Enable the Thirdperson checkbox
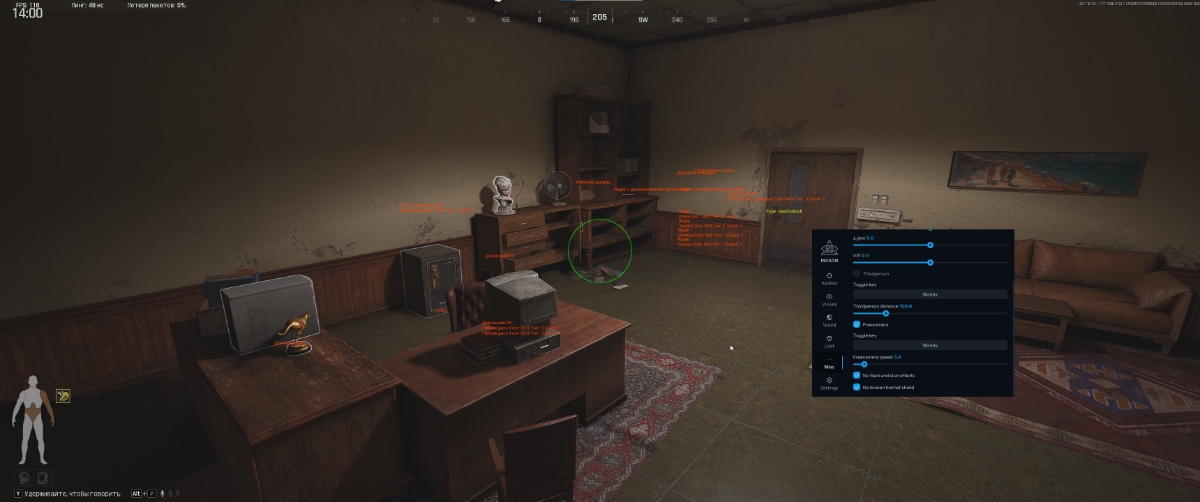This screenshot has height=502, width=1200. tap(857, 273)
